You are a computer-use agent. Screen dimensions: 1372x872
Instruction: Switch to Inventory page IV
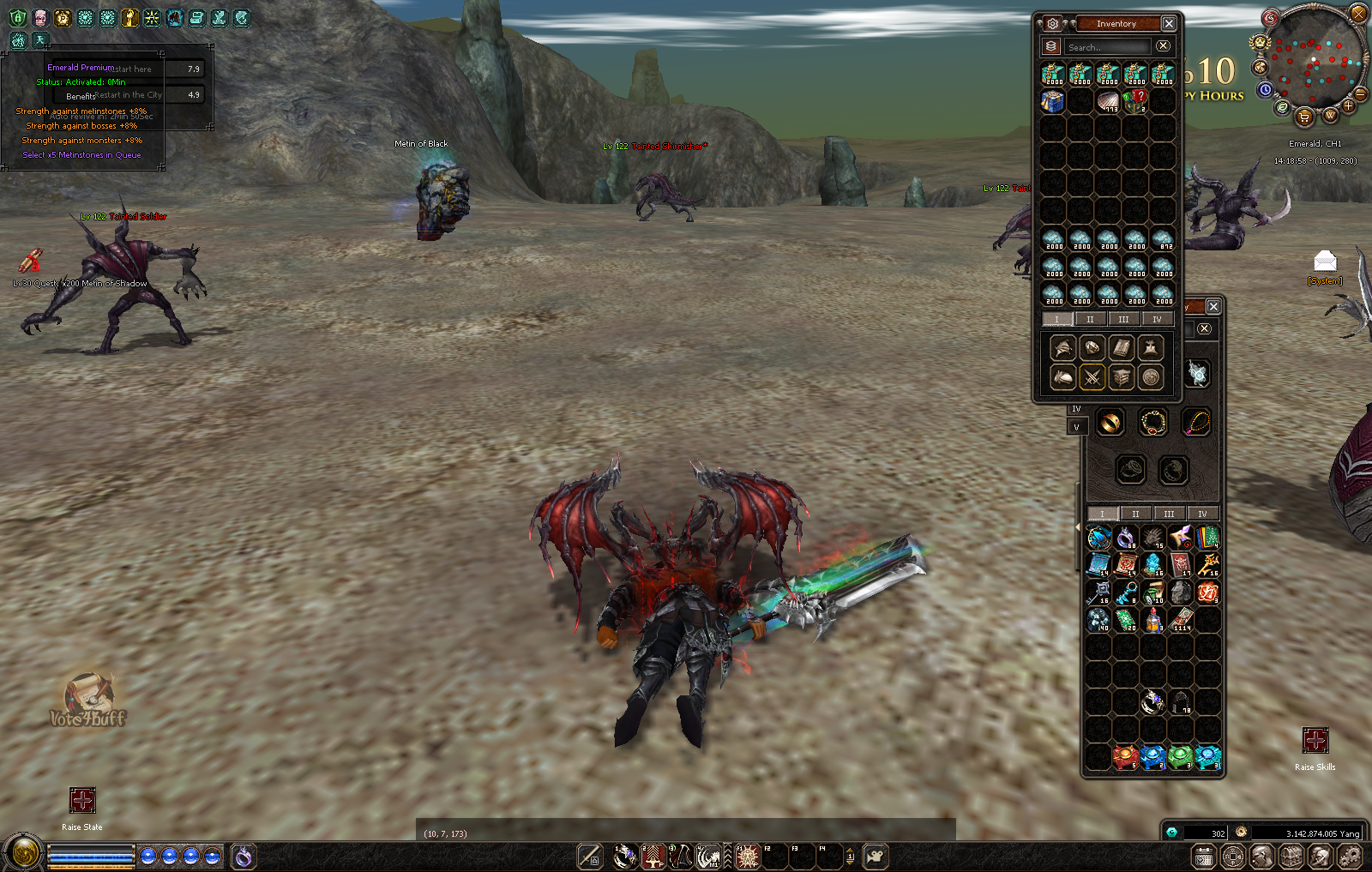[x=1157, y=320]
